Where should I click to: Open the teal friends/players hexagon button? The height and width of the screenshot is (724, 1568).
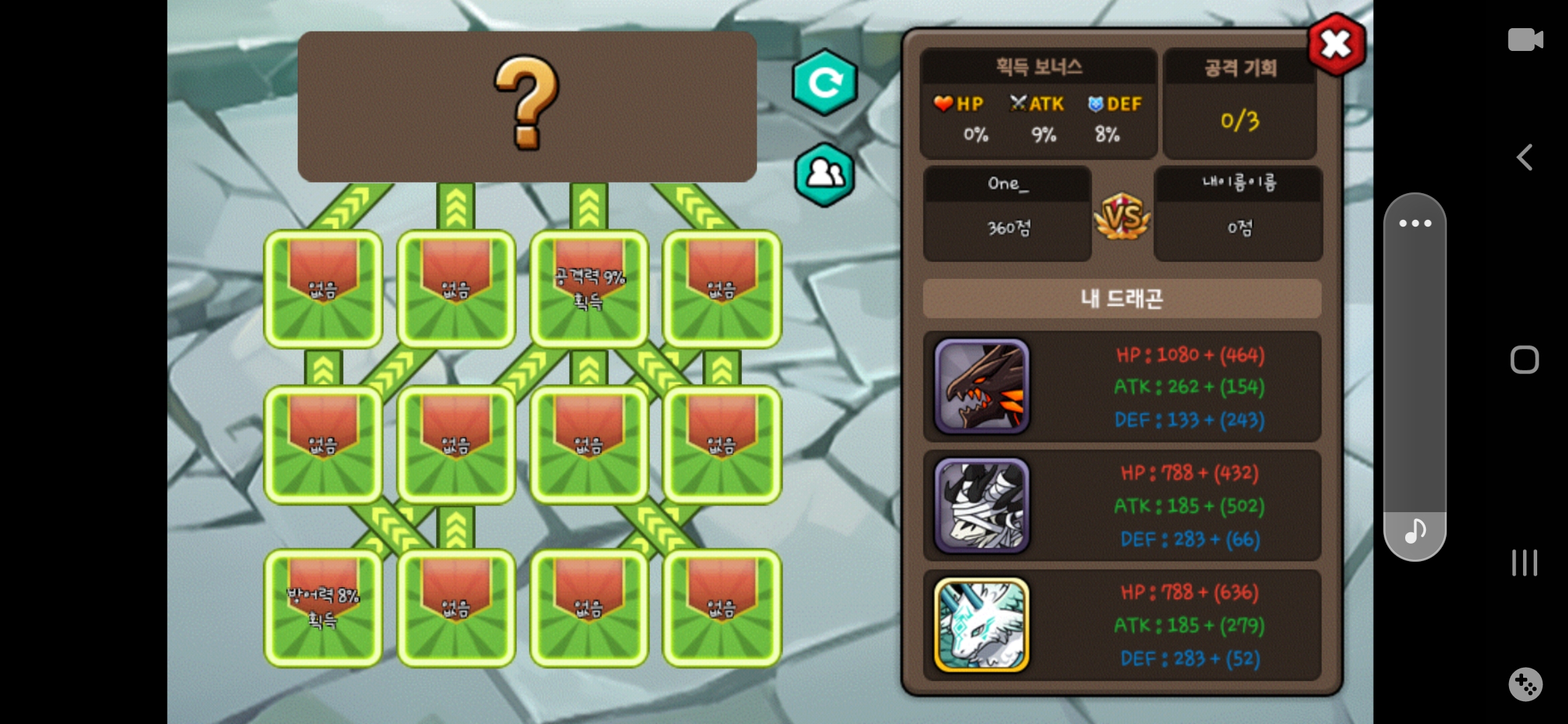(825, 175)
